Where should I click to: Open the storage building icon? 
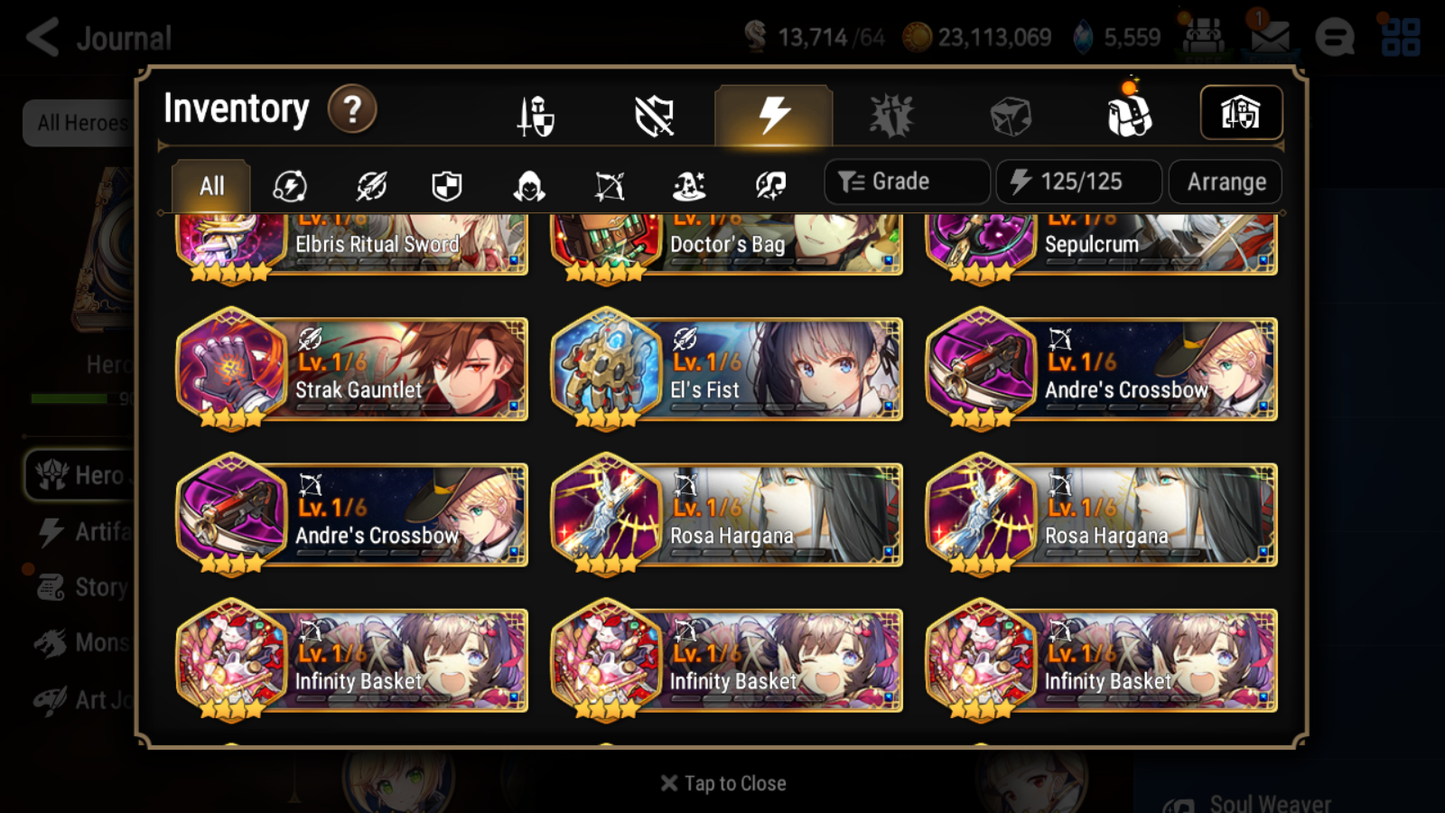[1240, 113]
